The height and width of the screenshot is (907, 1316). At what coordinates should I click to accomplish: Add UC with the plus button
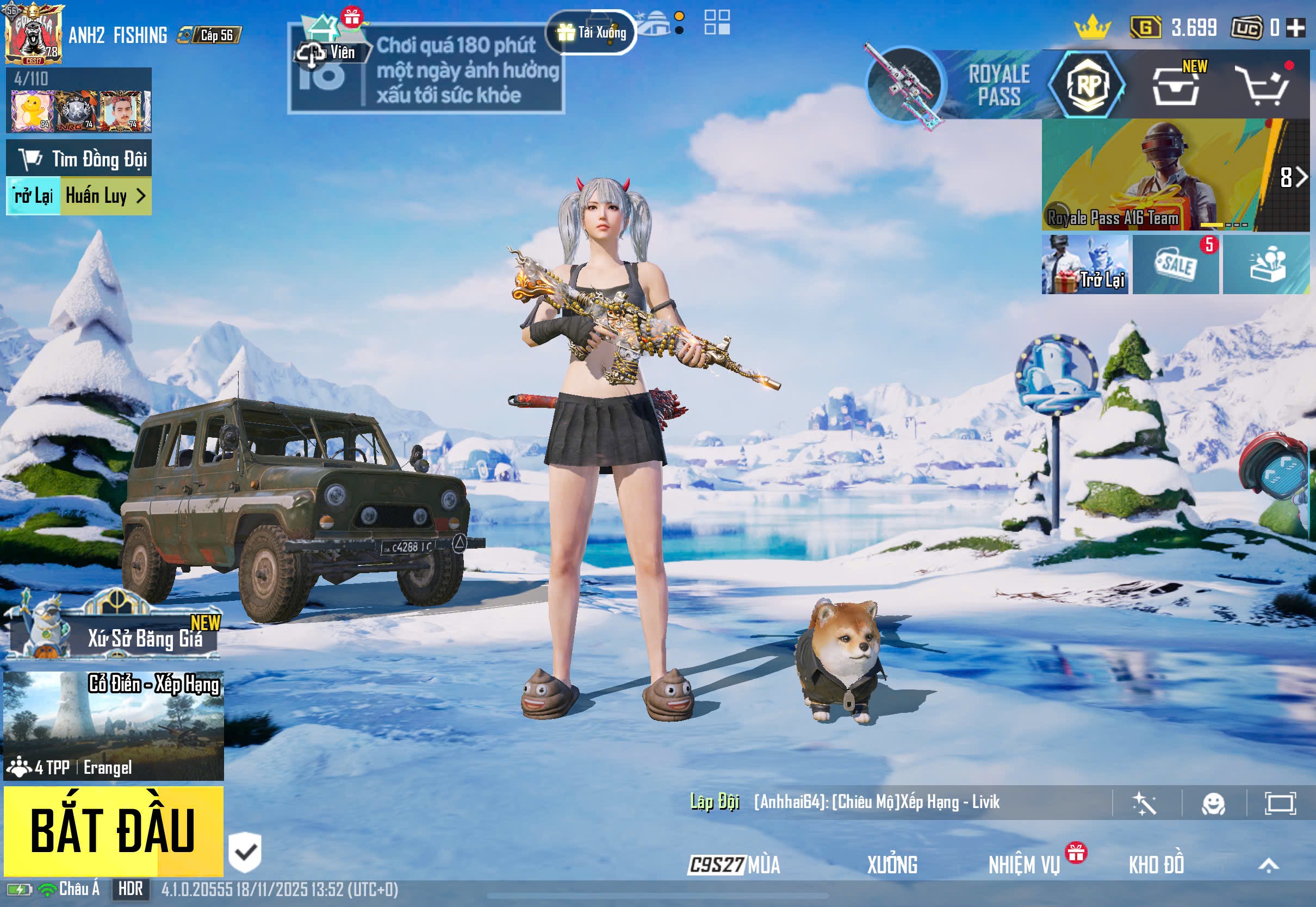pyautogui.click(x=1296, y=28)
